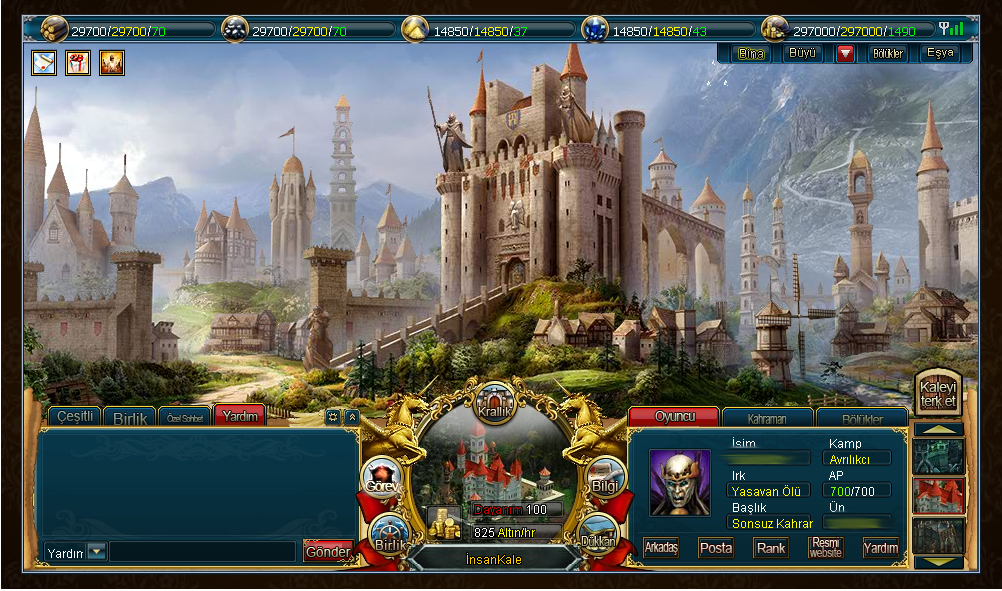
Task: Click the chat message input field
Action: coord(202,551)
